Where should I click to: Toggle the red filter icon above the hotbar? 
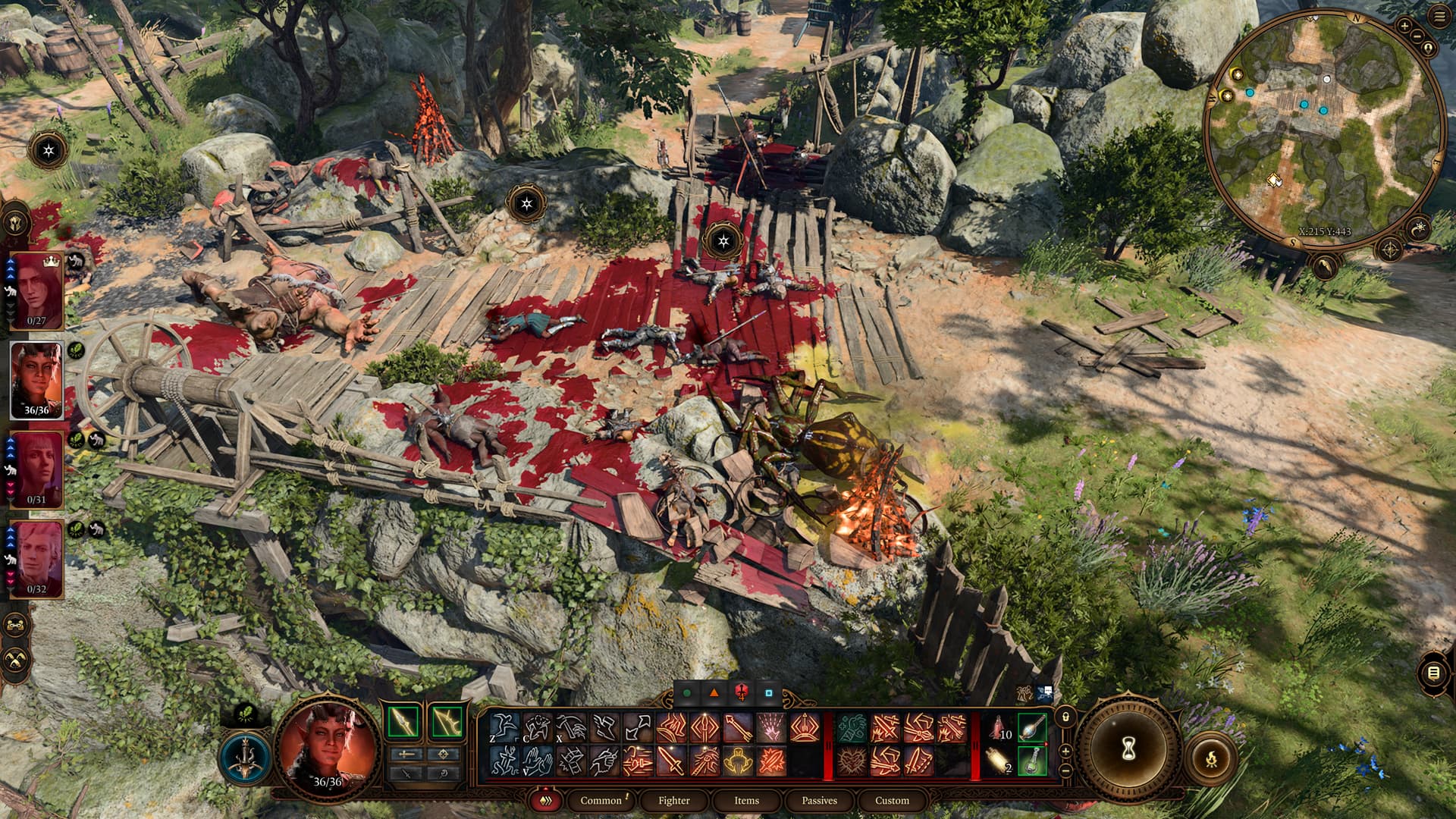point(742,692)
